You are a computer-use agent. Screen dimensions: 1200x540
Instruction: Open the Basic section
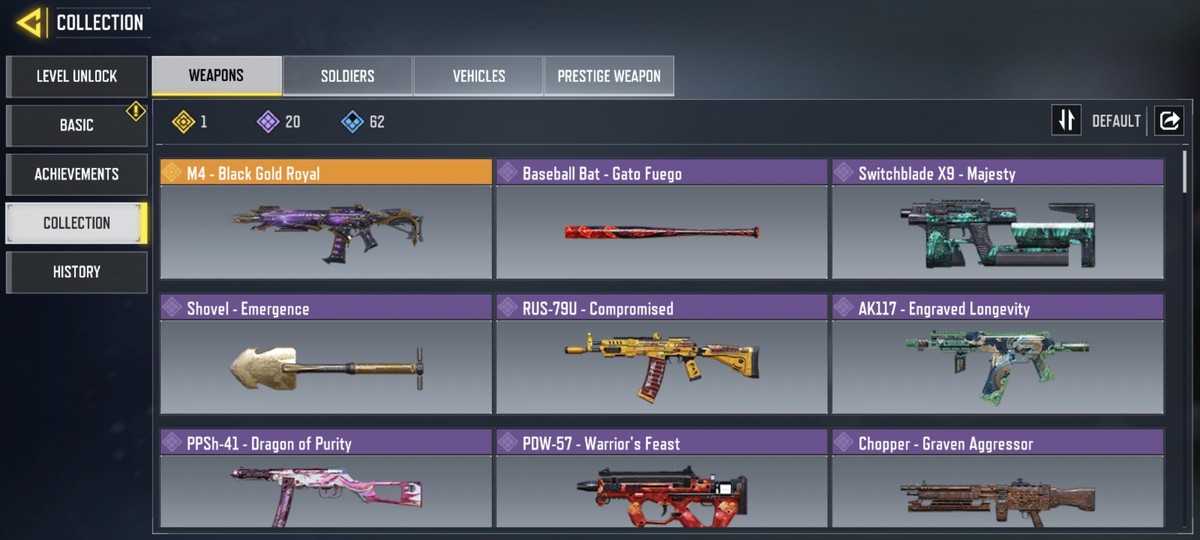[x=77, y=125]
